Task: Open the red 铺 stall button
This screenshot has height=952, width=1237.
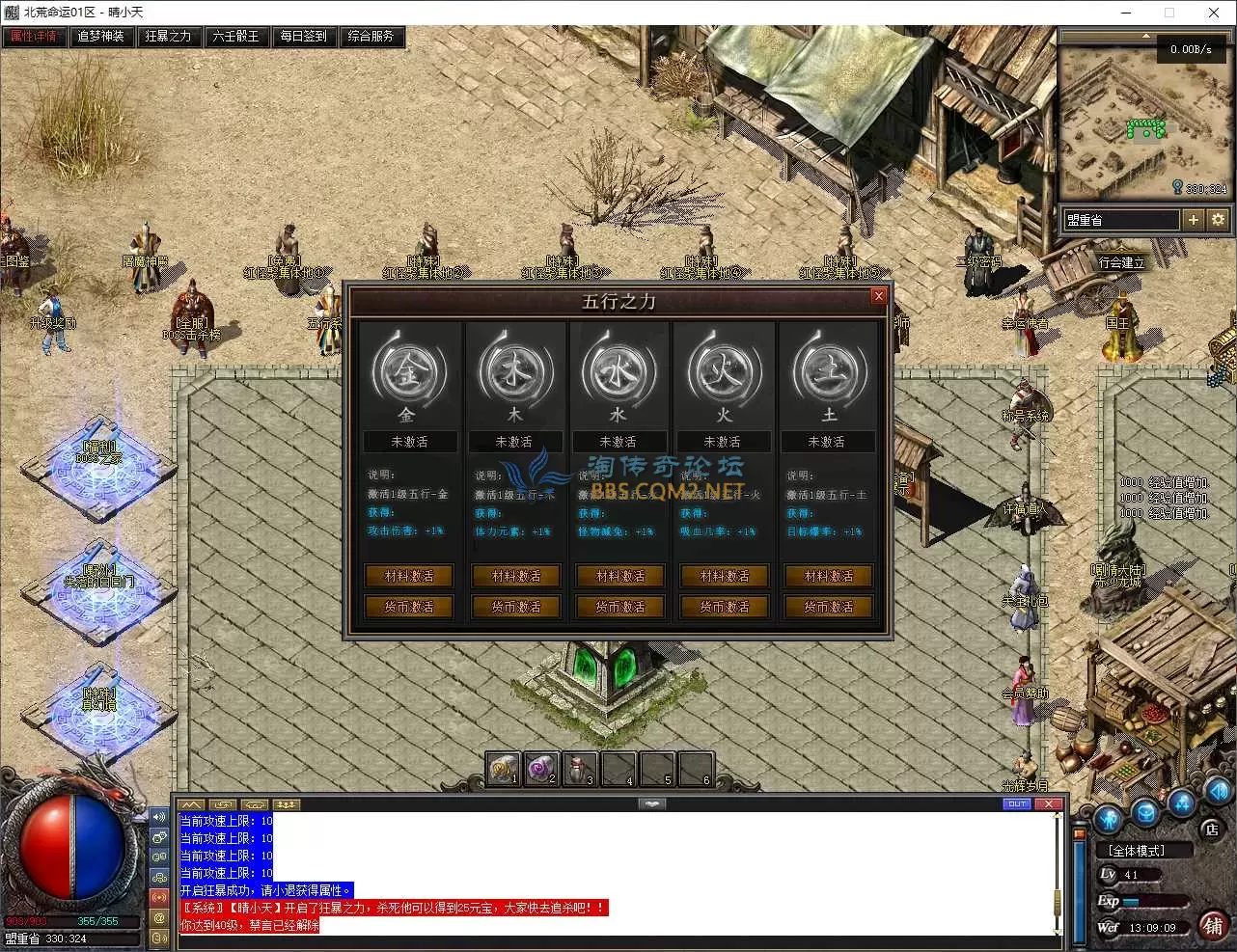Action: tap(1214, 925)
